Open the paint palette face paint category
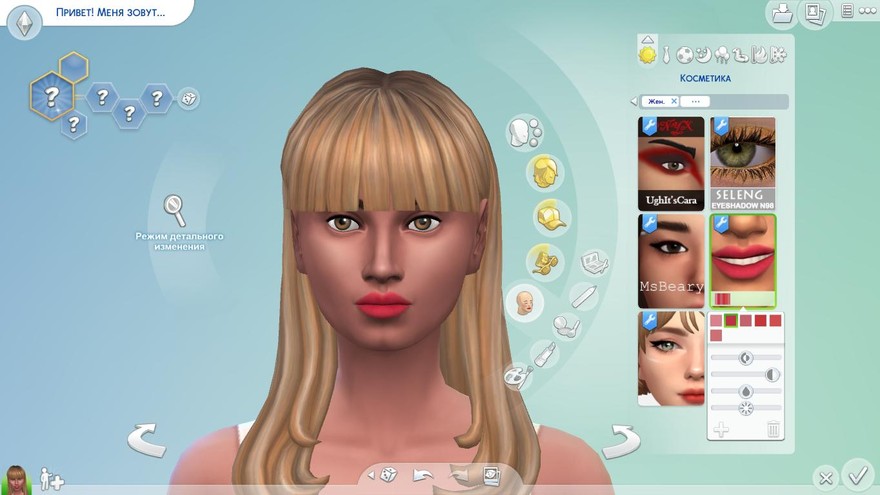Viewport: 880px width, 495px height. tap(517, 376)
